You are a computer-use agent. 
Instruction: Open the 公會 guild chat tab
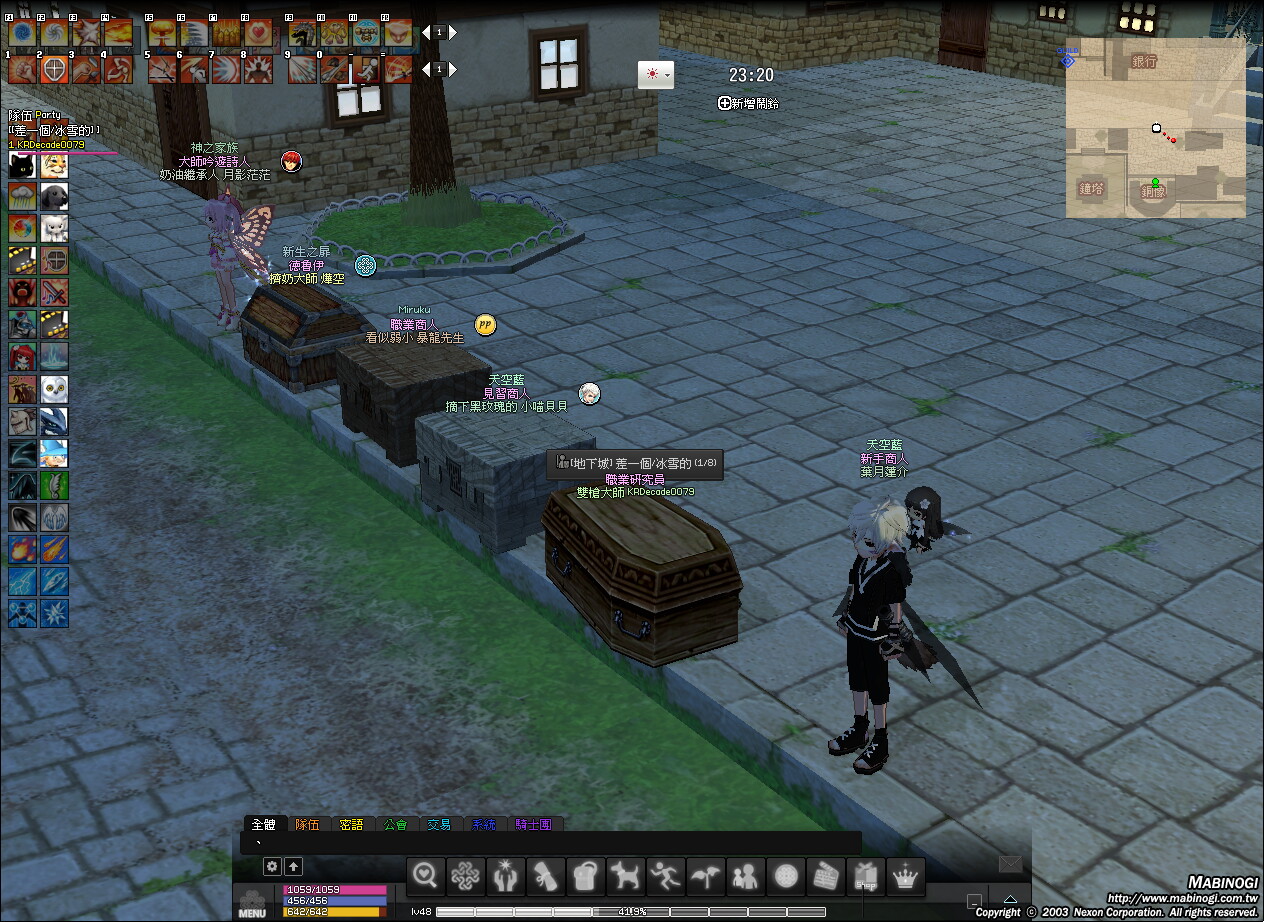click(395, 825)
